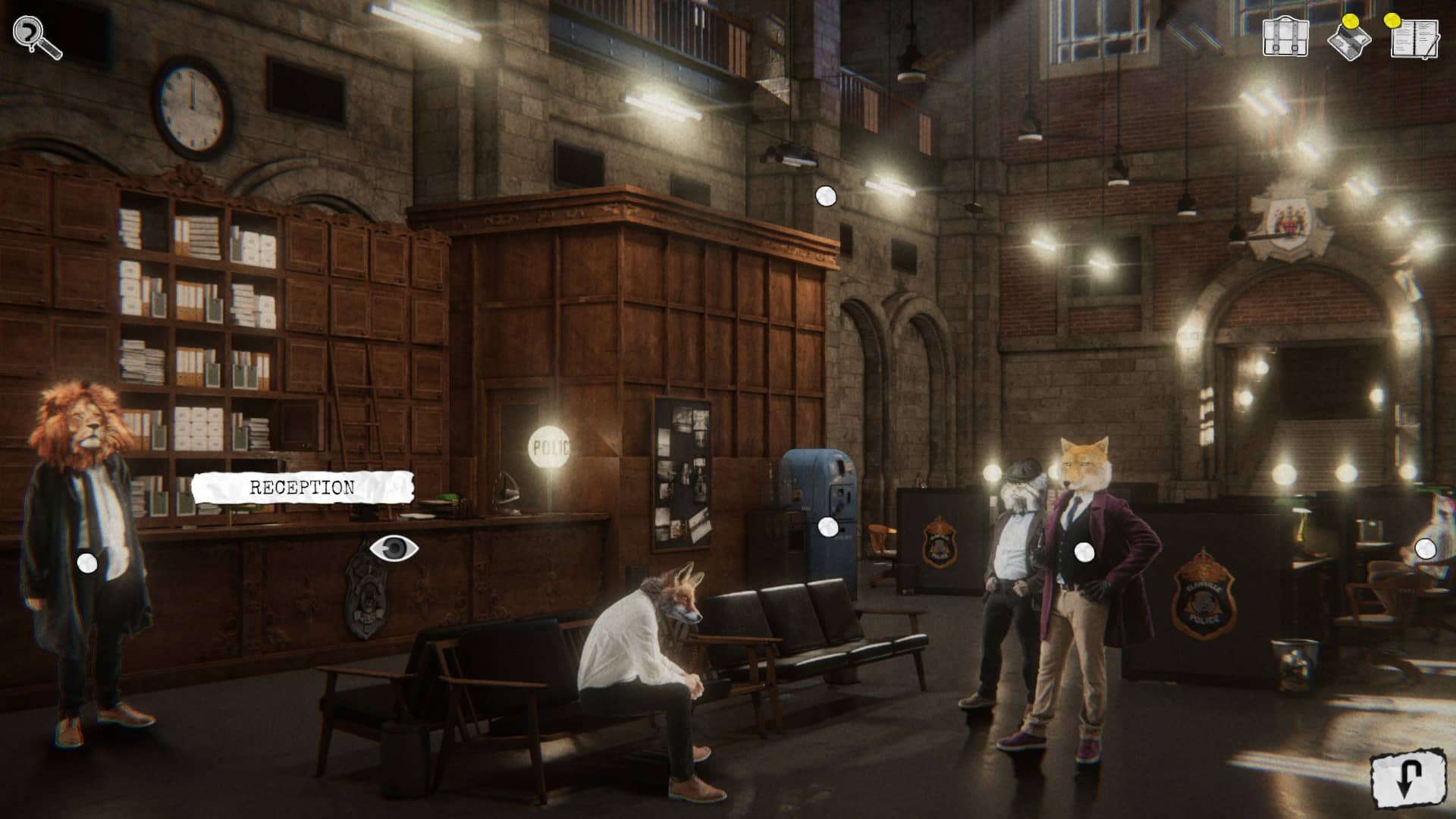Select the hotspot dot near the ceiling lamps
Image resolution: width=1456 pixels, height=819 pixels.
coord(826,196)
